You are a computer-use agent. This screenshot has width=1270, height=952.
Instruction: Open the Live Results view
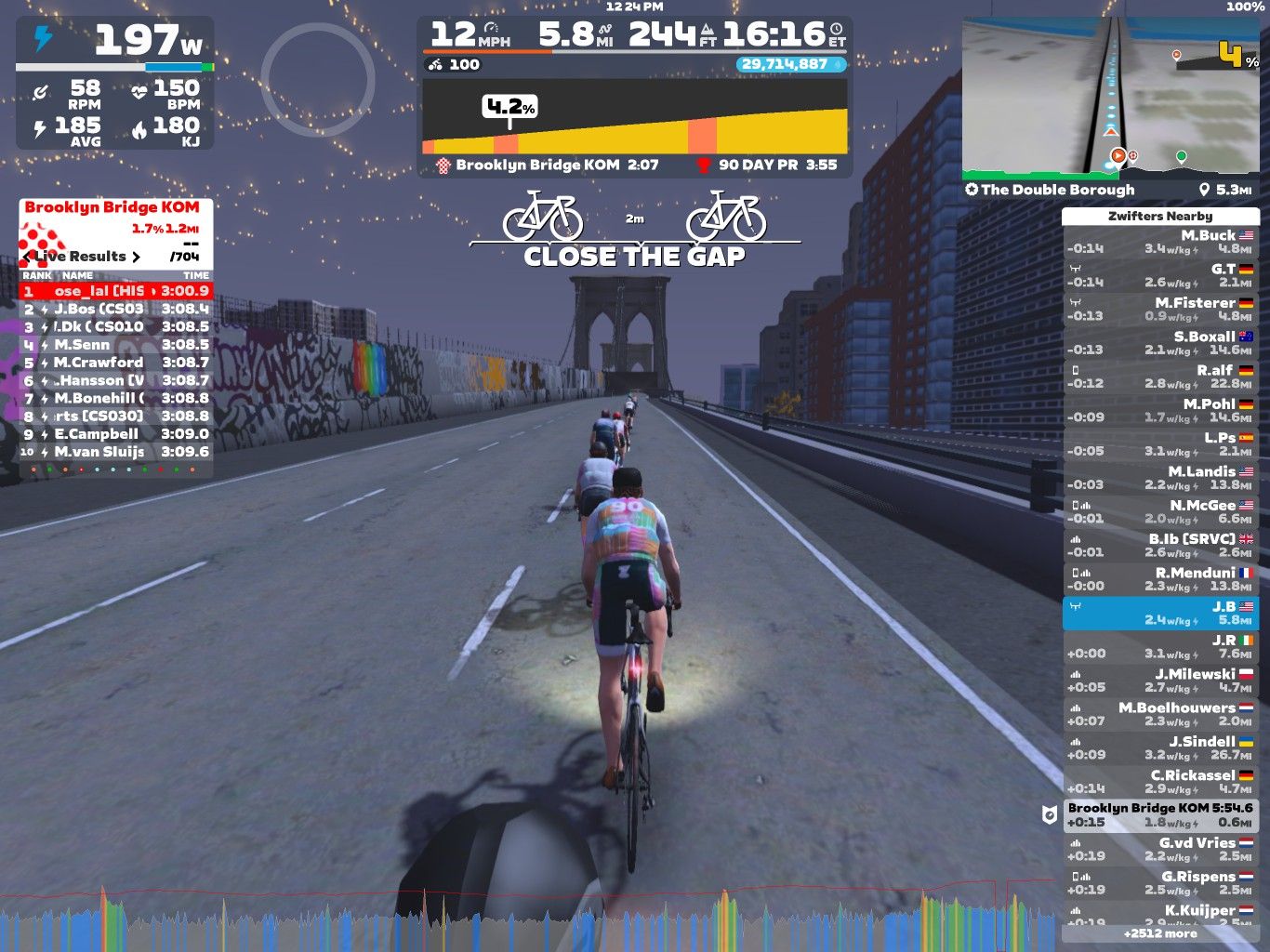click(79, 258)
